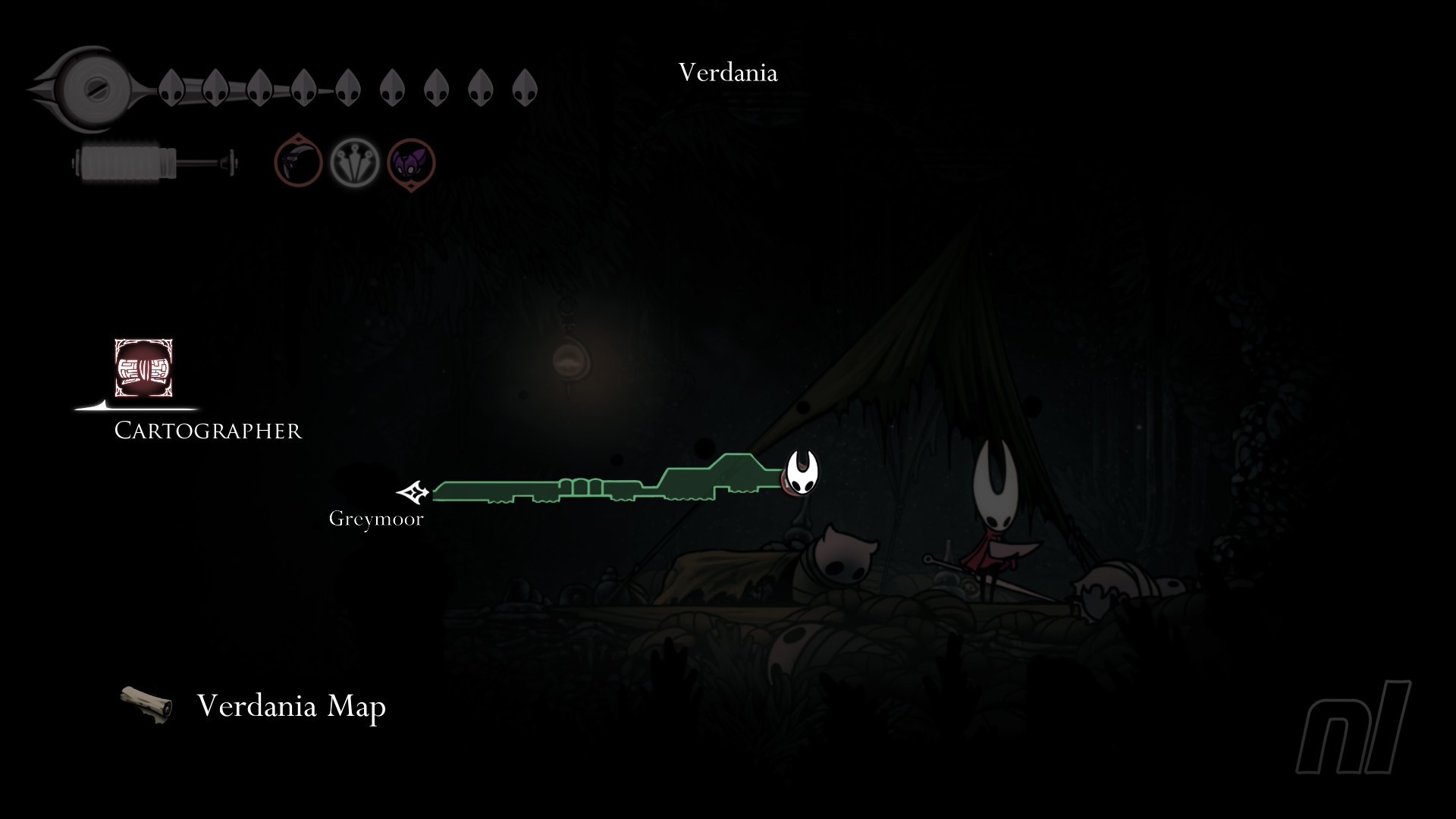This screenshot has height=819, width=1456.
Task: Select Hornet's position marker on the map
Action: (x=801, y=472)
